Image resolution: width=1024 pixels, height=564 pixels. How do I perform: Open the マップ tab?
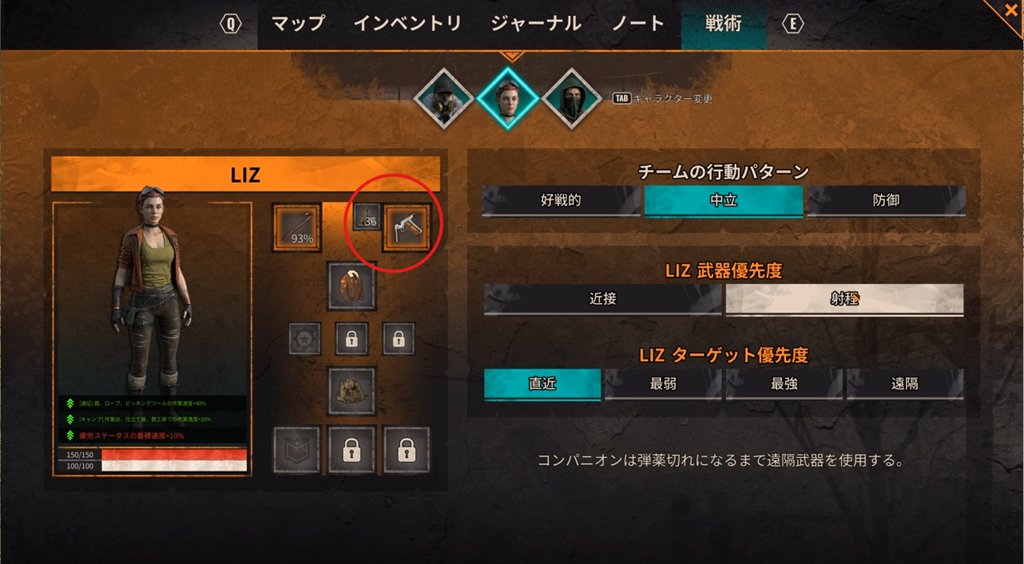coord(298,24)
